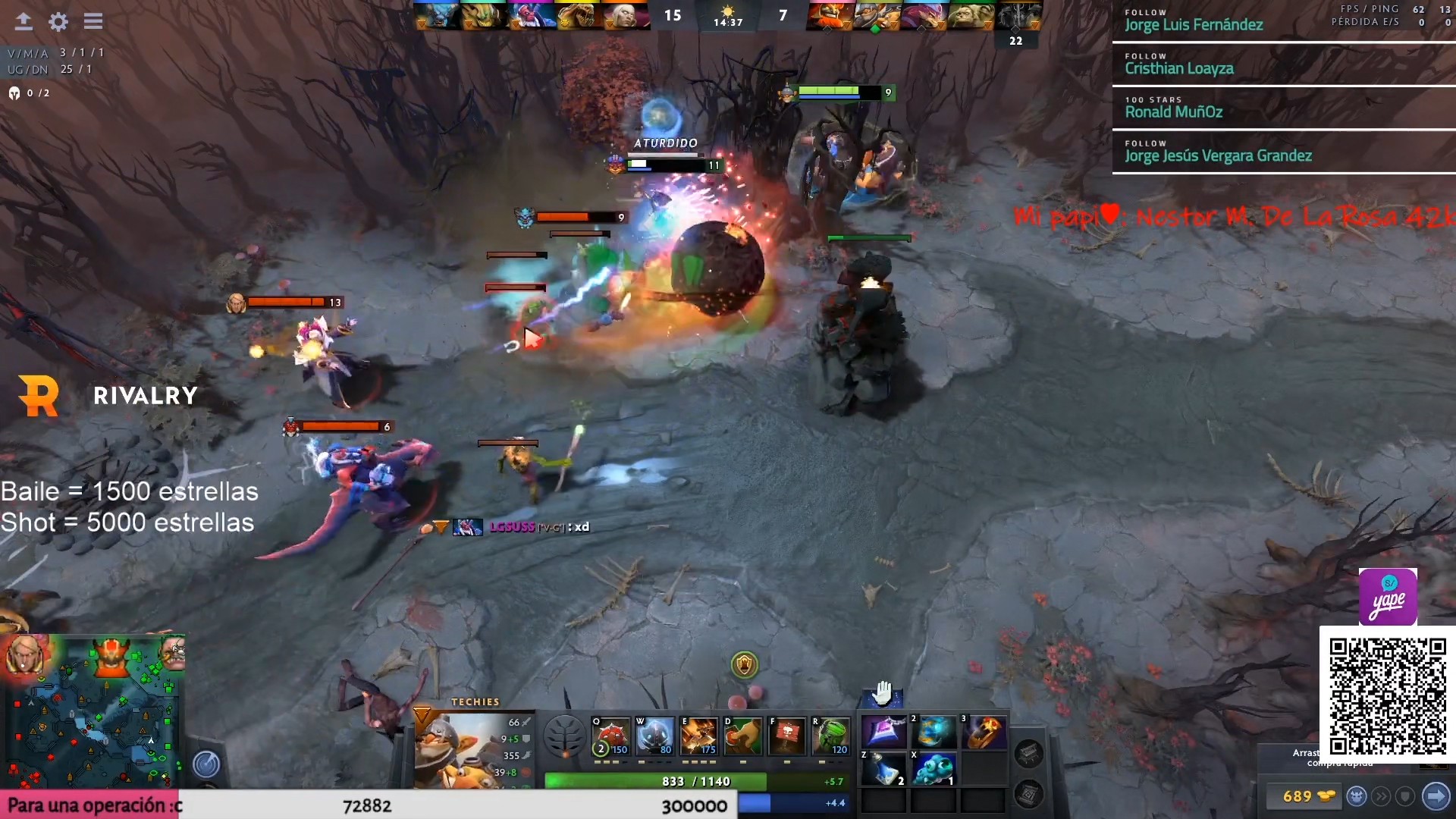Click the Pudge portrait in top bar

[970, 15]
